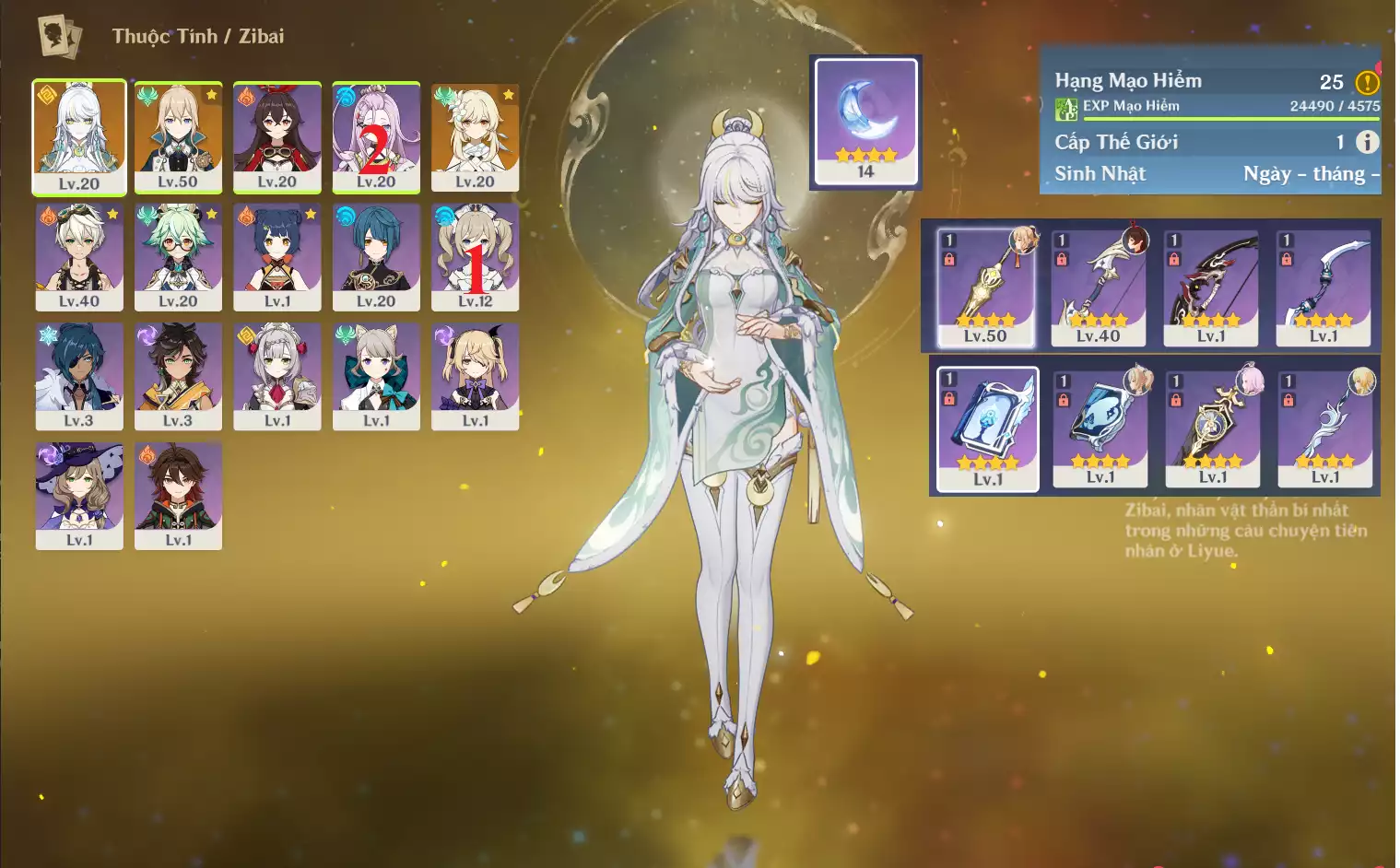Select the black and red bow card

(1211, 287)
